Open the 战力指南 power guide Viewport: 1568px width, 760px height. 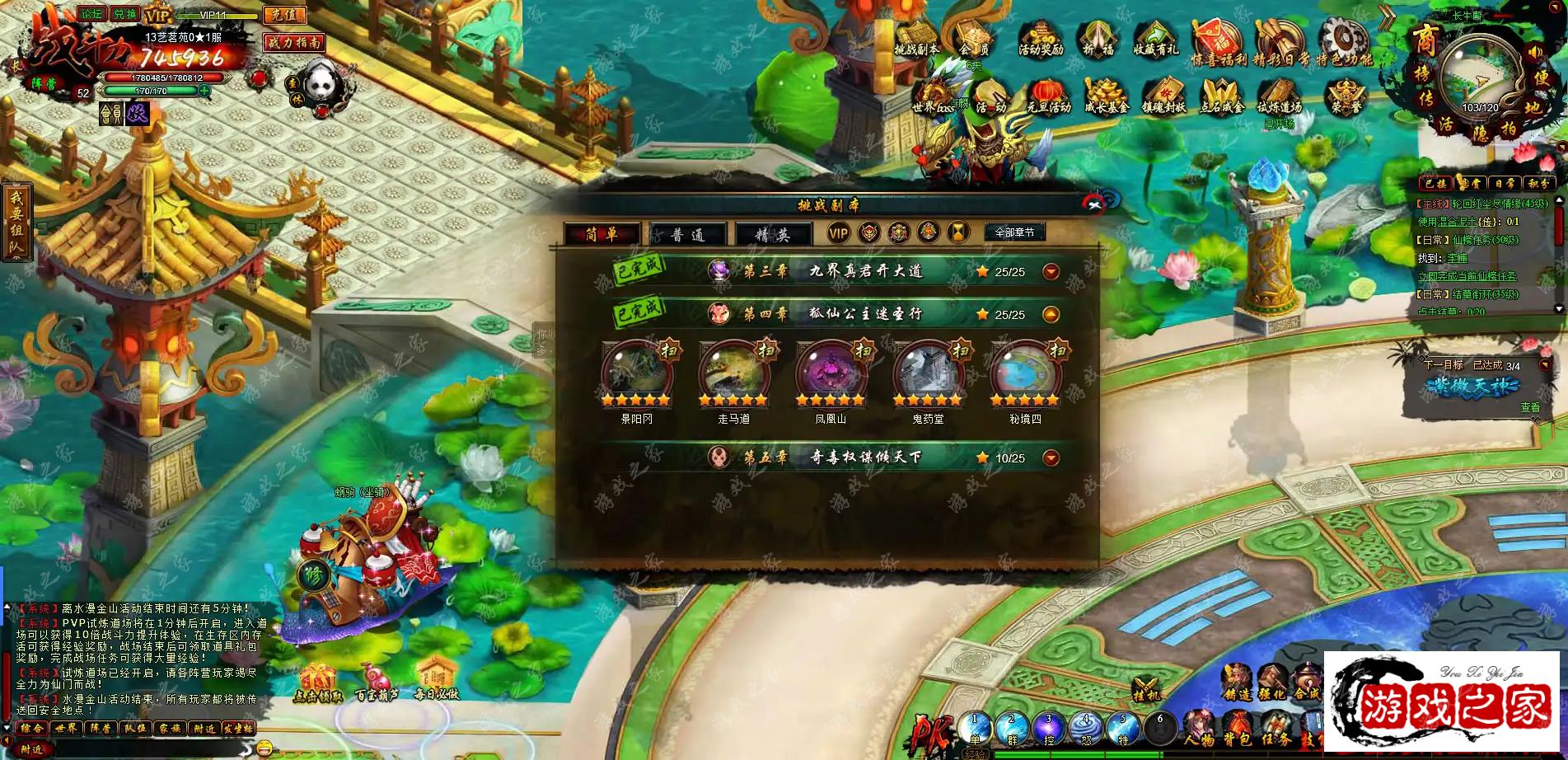pos(294,42)
